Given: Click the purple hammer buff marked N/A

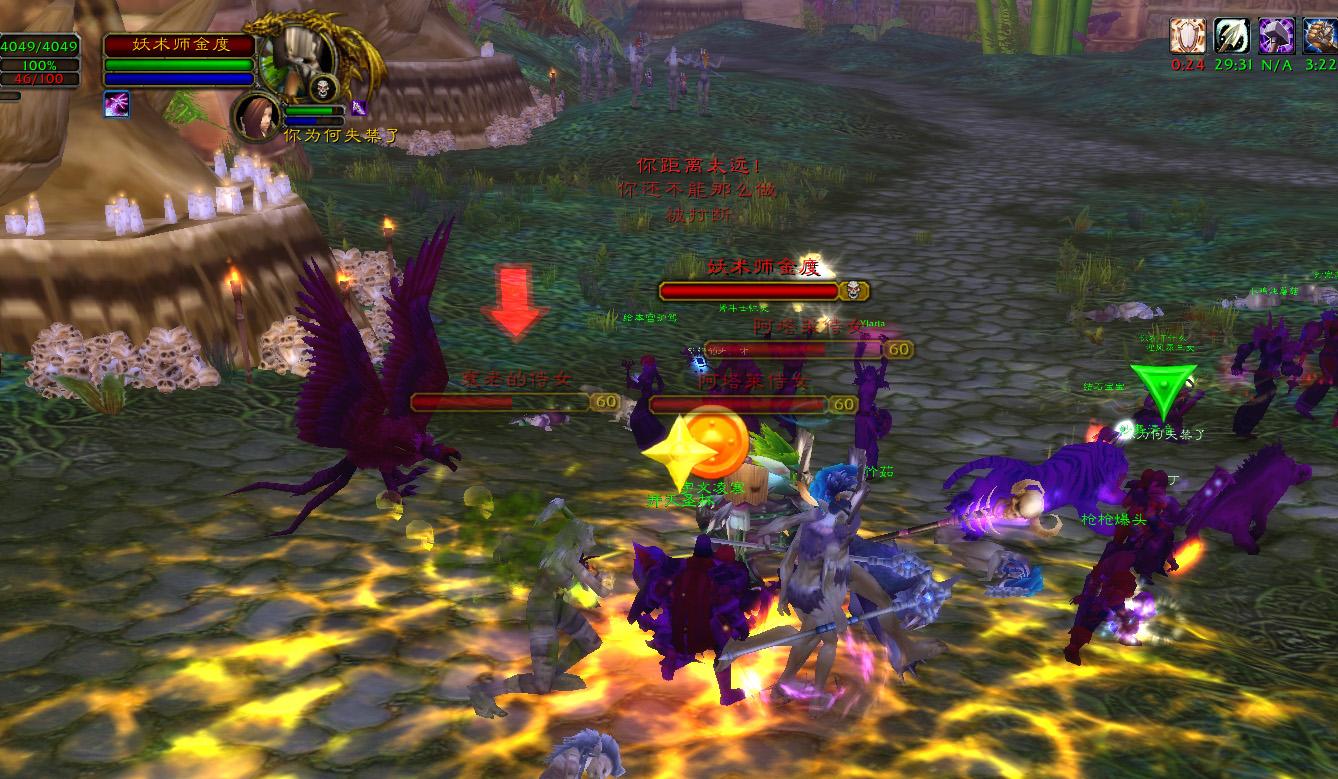Looking at the screenshot, I should point(1277,36).
